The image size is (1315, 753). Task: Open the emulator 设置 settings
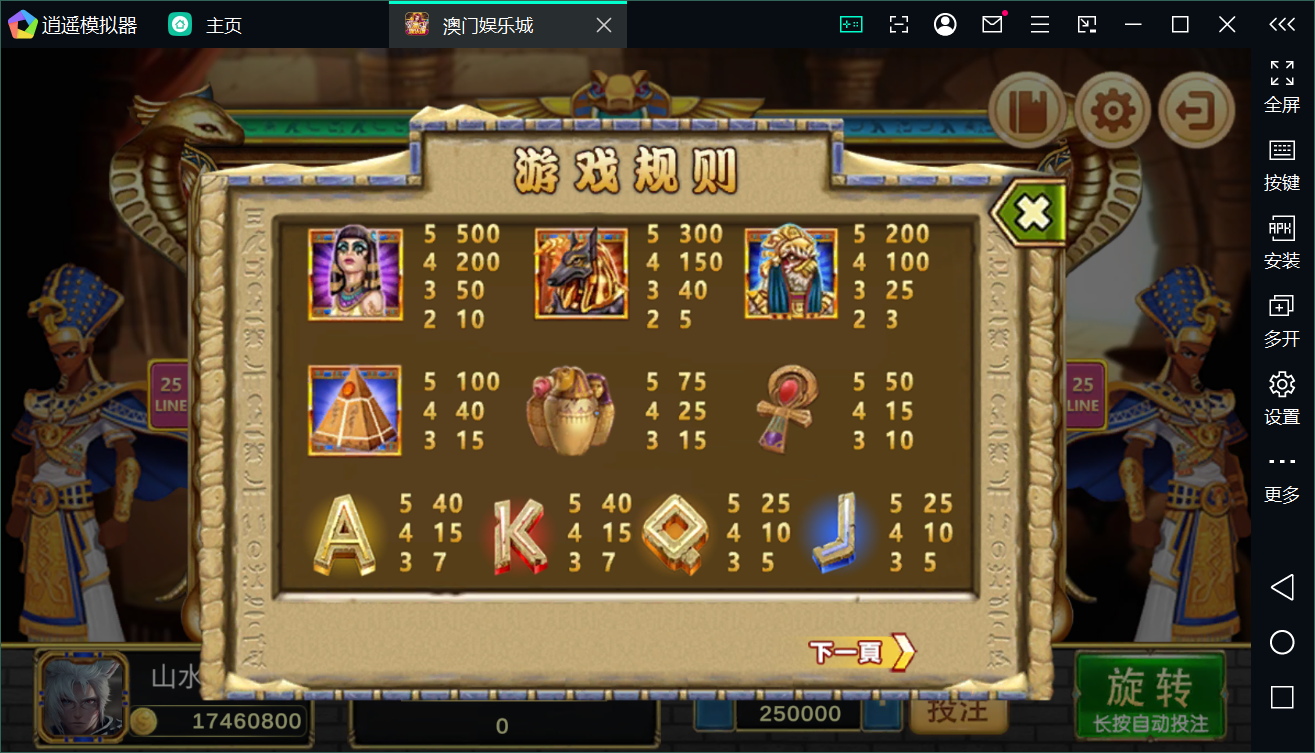click(x=1281, y=398)
